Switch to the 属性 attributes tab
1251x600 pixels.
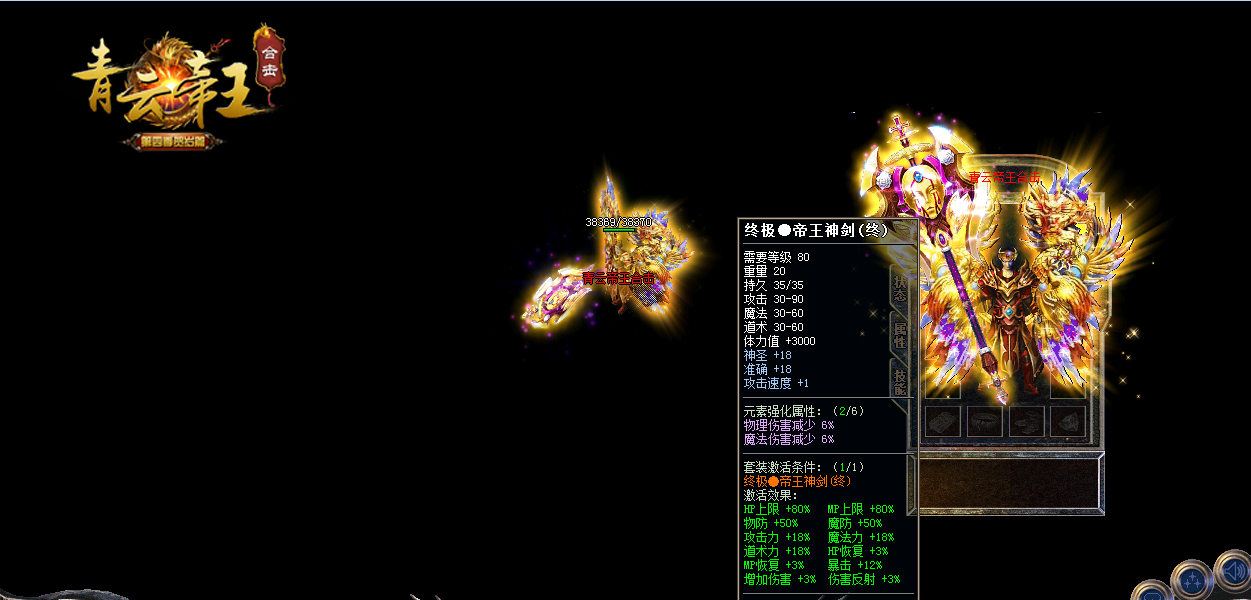pyautogui.click(x=899, y=334)
